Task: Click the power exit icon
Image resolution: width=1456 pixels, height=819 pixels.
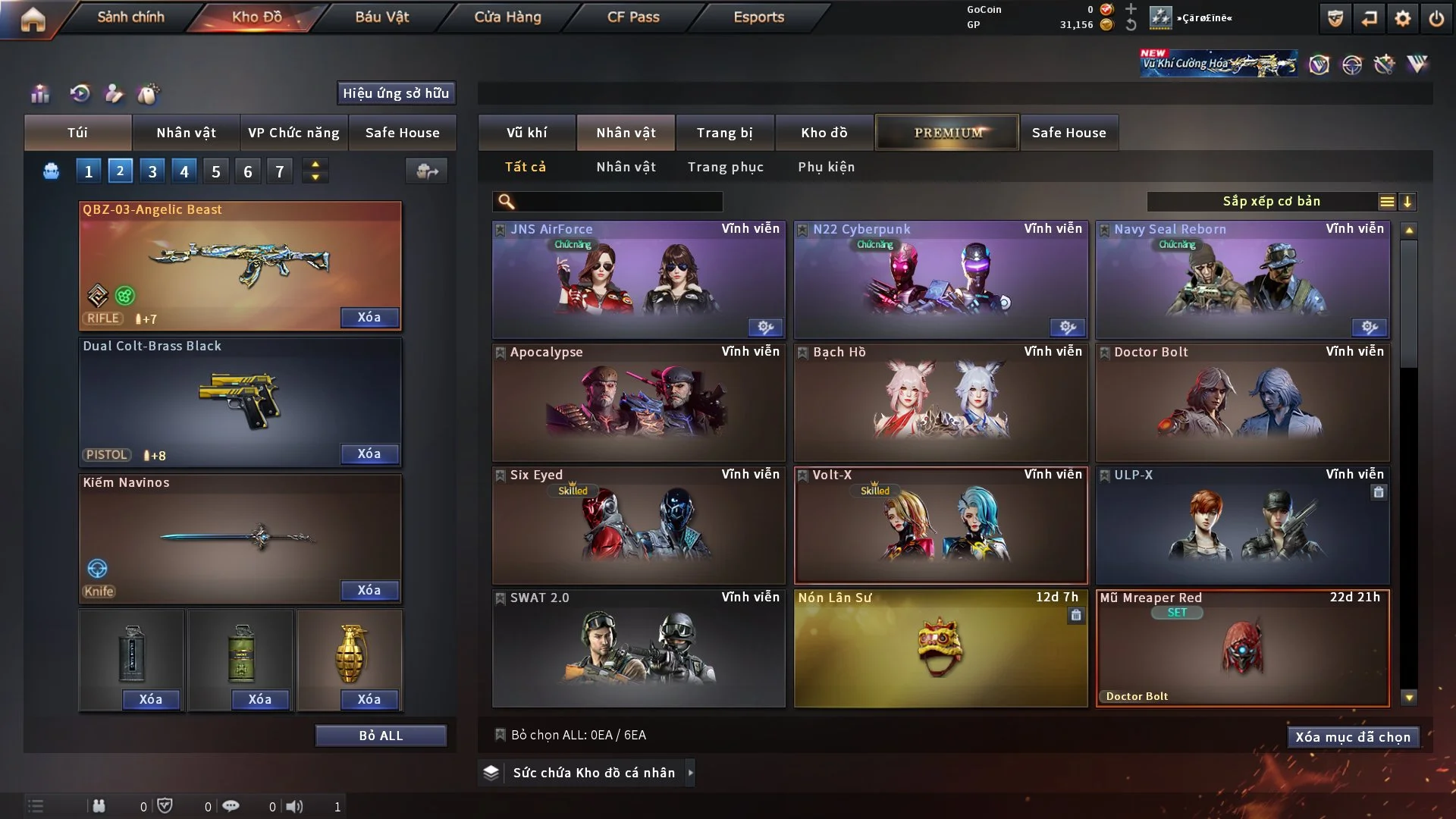Action: [1436, 18]
